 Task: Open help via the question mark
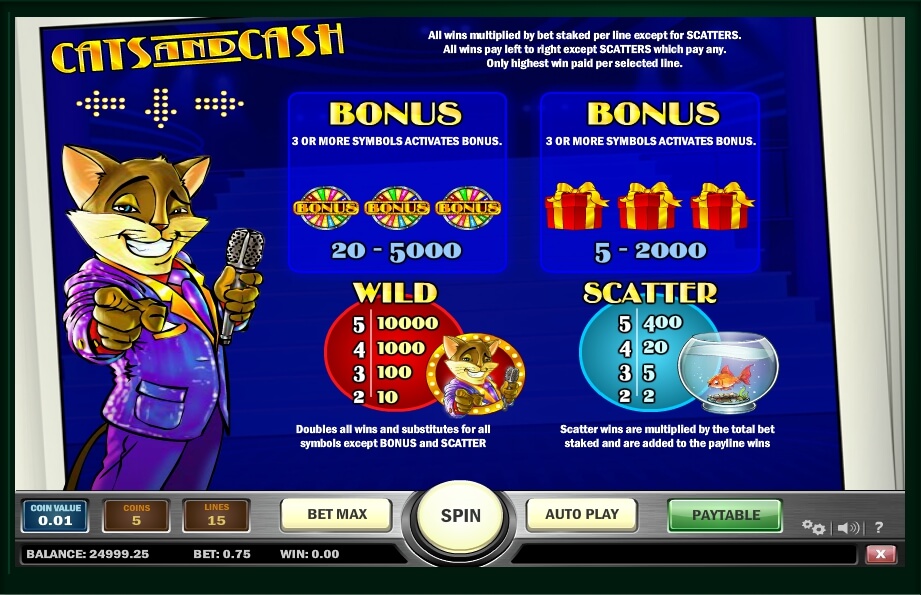[x=879, y=528]
